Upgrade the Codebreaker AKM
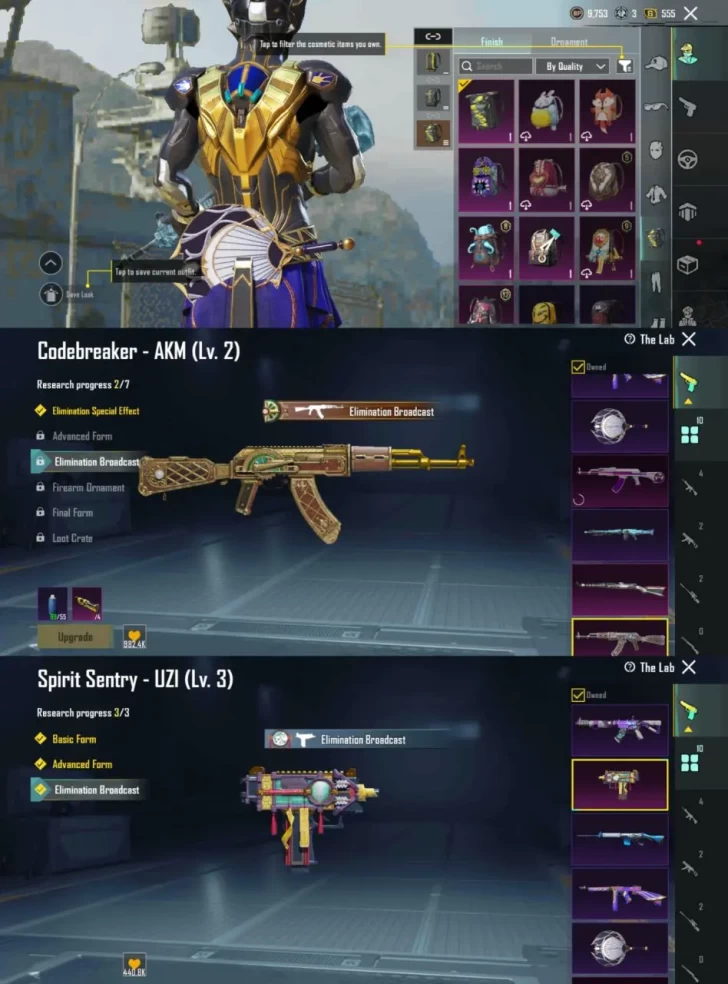Viewport: 728px width, 984px height. point(75,636)
